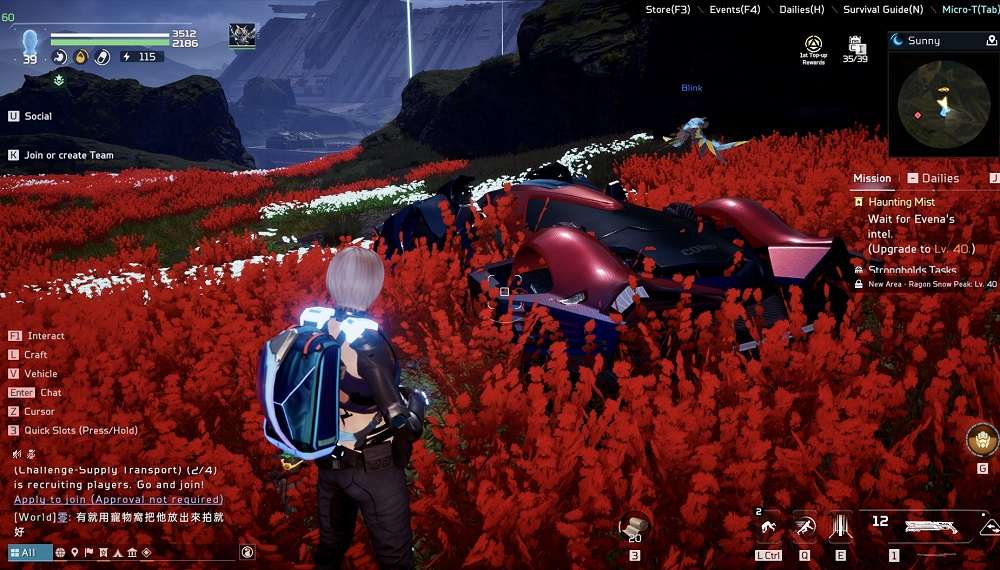1000x570 pixels.
Task: Open the Micro-T menu entry
Action: click(969, 10)
